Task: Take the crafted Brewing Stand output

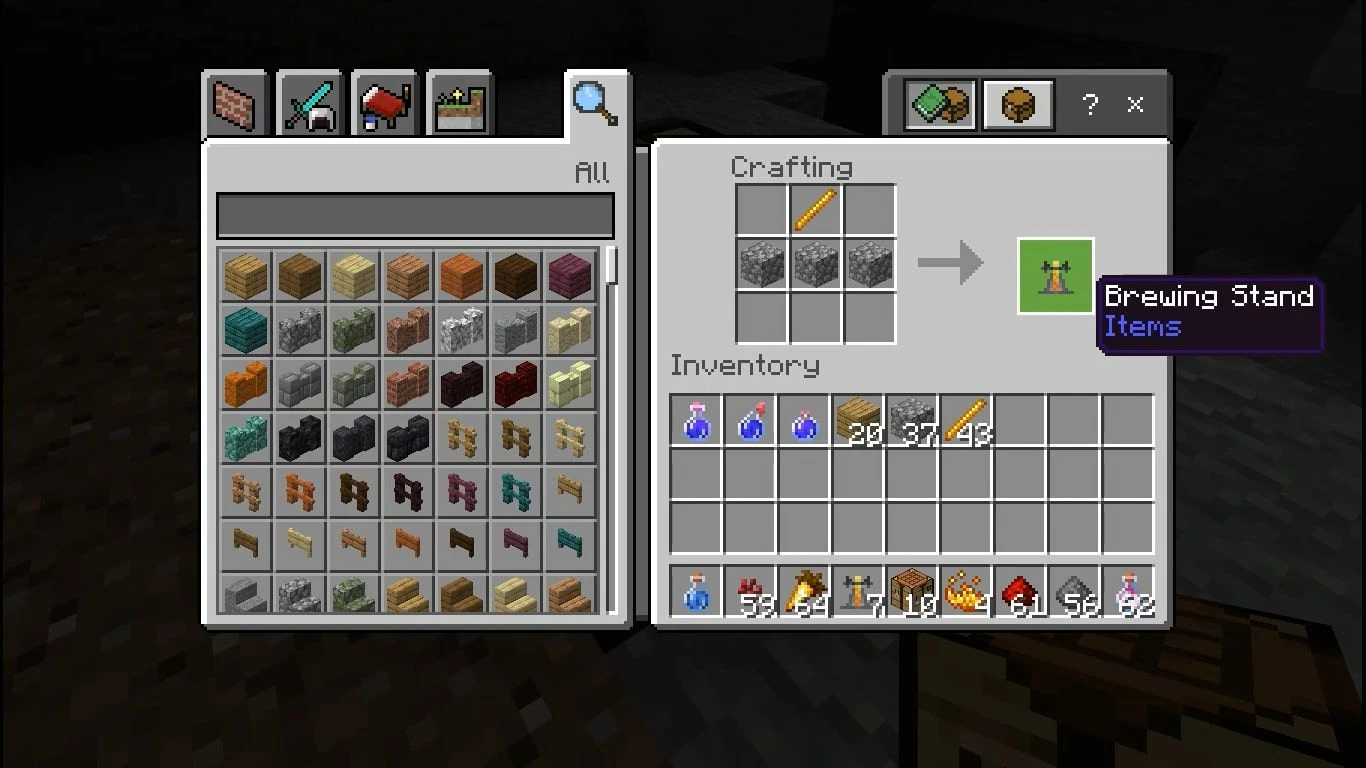Action: coord(1055,276)
